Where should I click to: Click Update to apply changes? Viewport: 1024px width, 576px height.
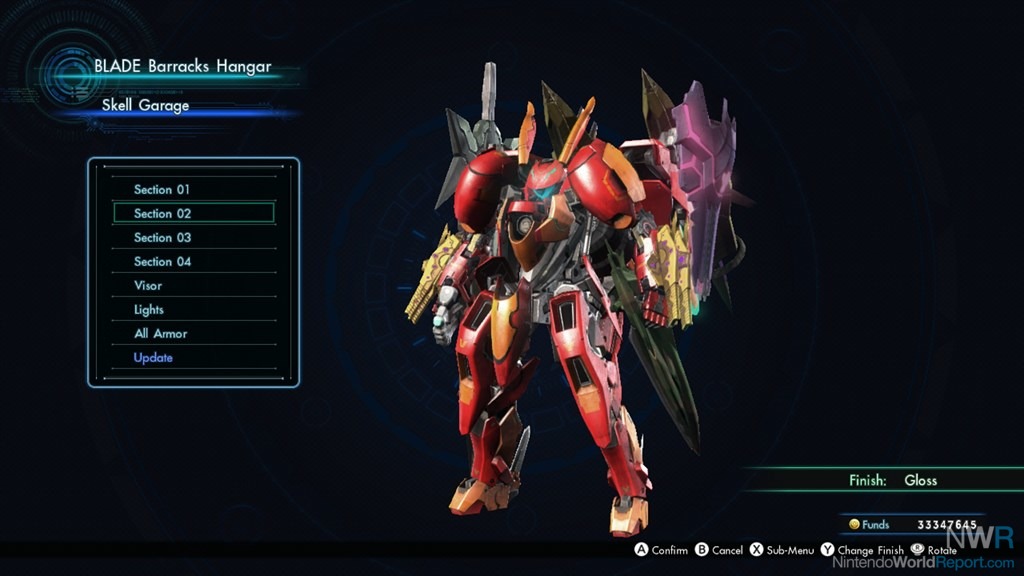[x=153, y=357]
